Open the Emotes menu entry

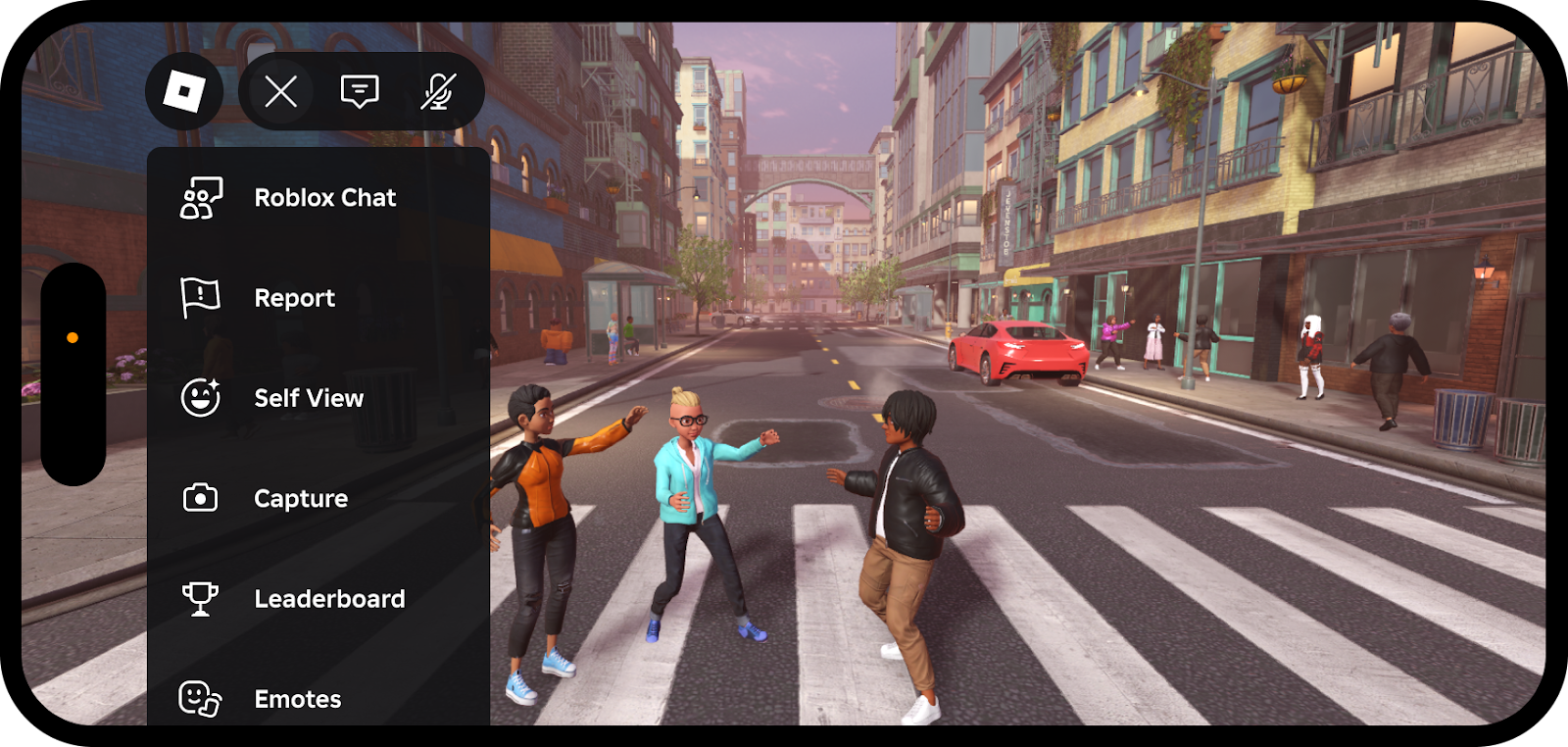coord(297,699)
